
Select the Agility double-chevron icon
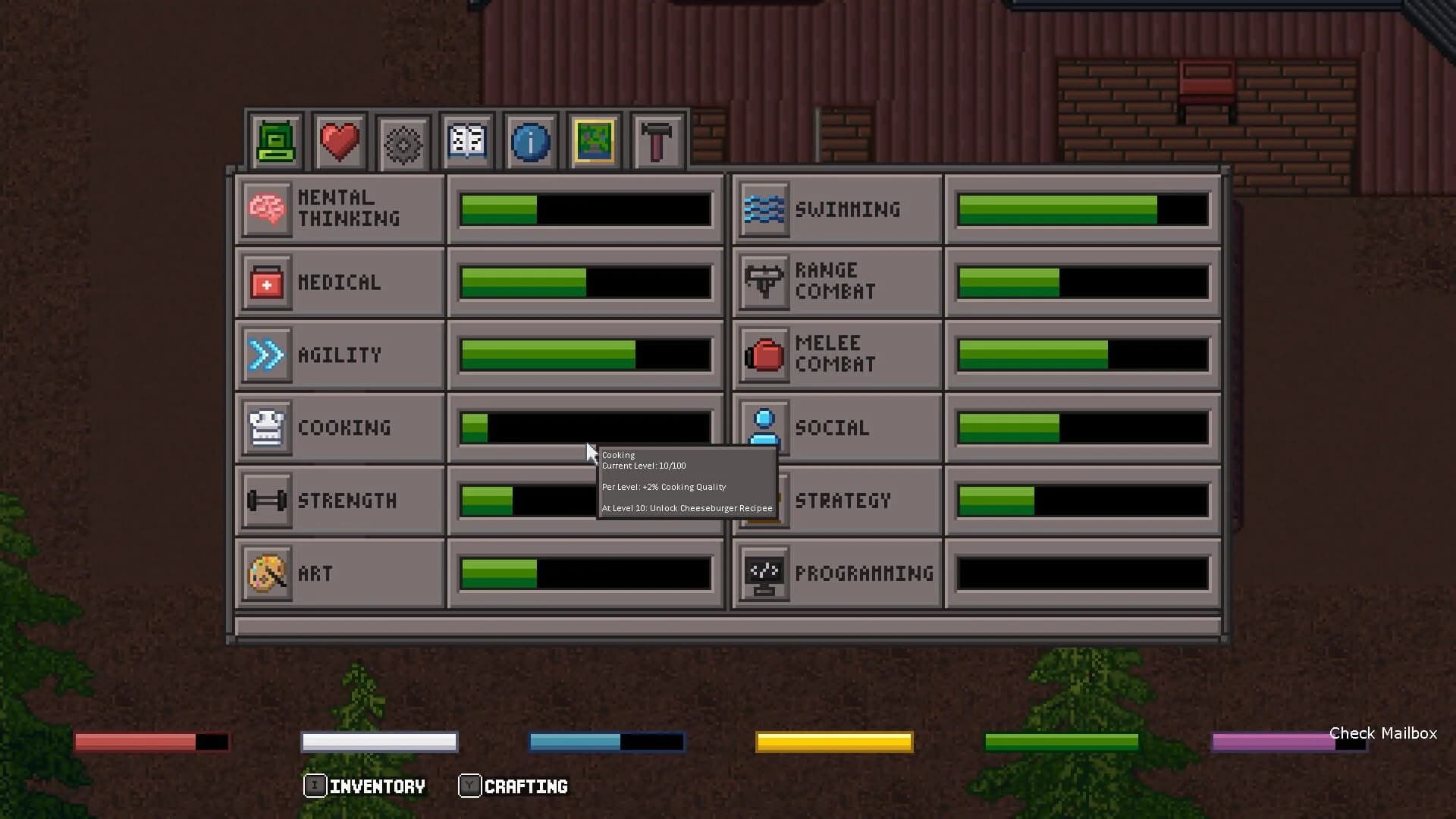pyautogui.click(x=265, y=354)
